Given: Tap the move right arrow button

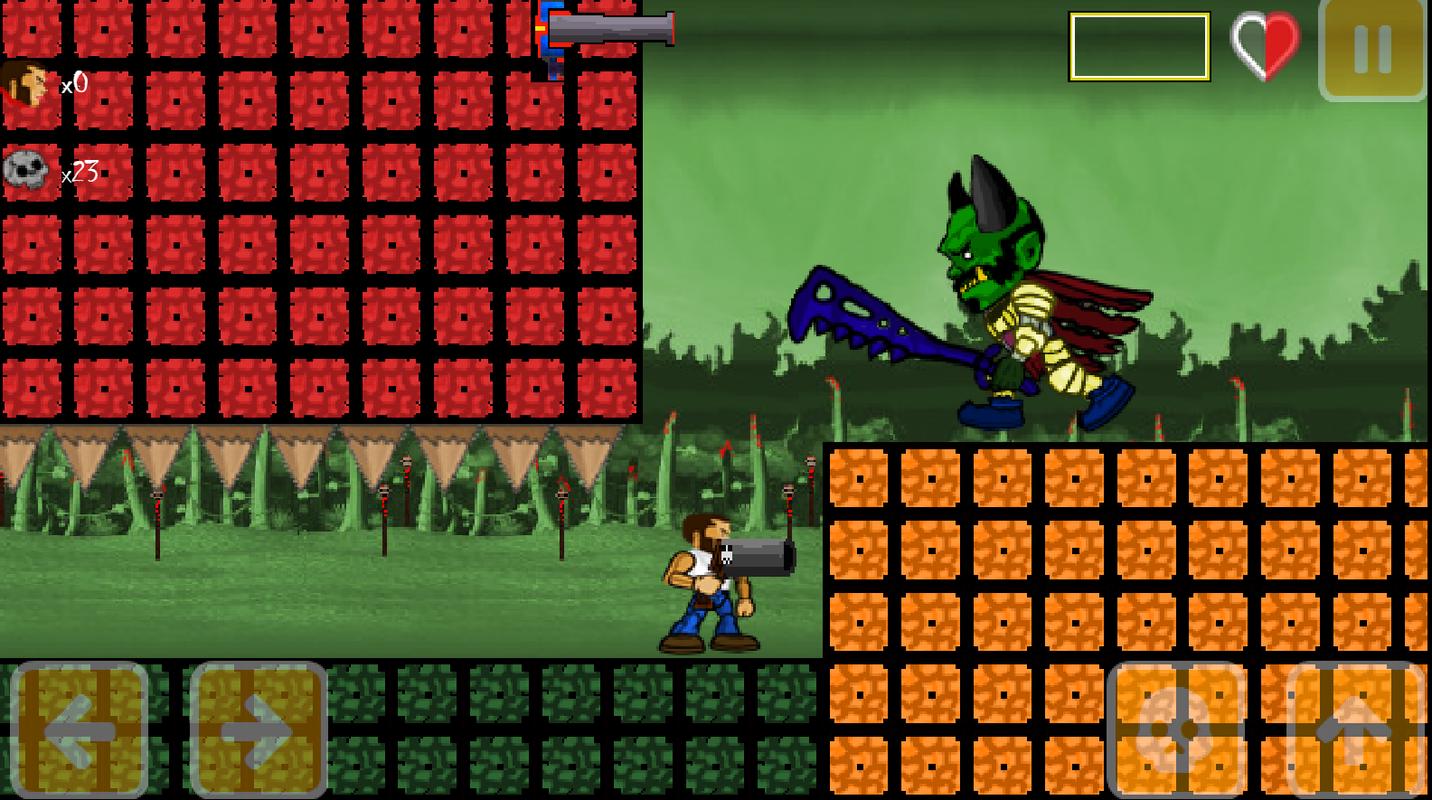Looking at the screenshot, I should [259, 729].
